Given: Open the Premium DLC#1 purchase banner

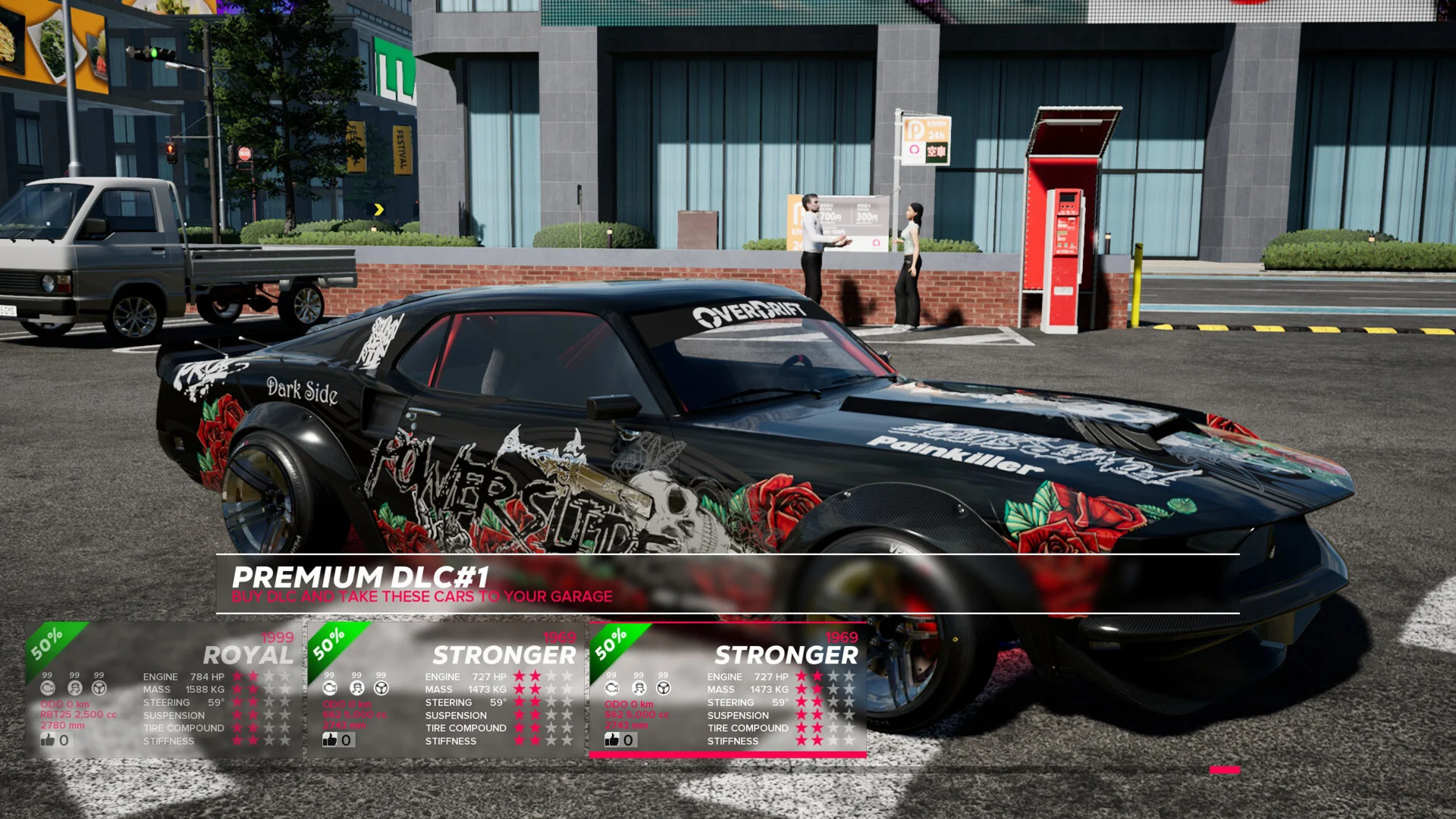Looking at the screenshot, I should (x=726, y=584).
